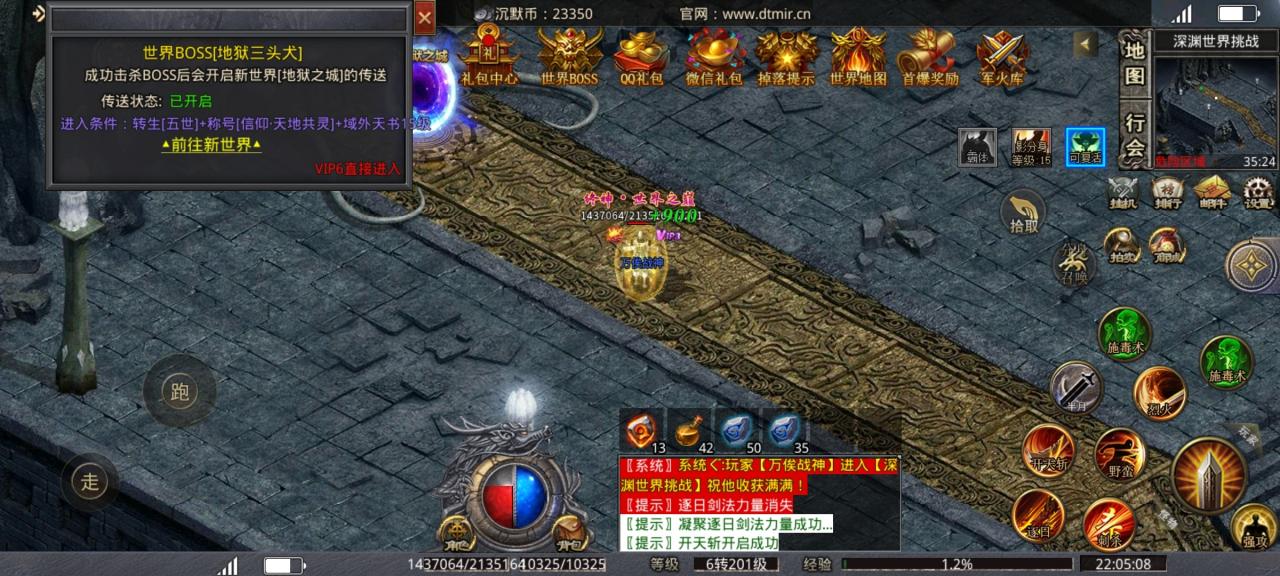
Task: Trigger the 强攻 forced attack button
Action: (x=1254, y=526)
